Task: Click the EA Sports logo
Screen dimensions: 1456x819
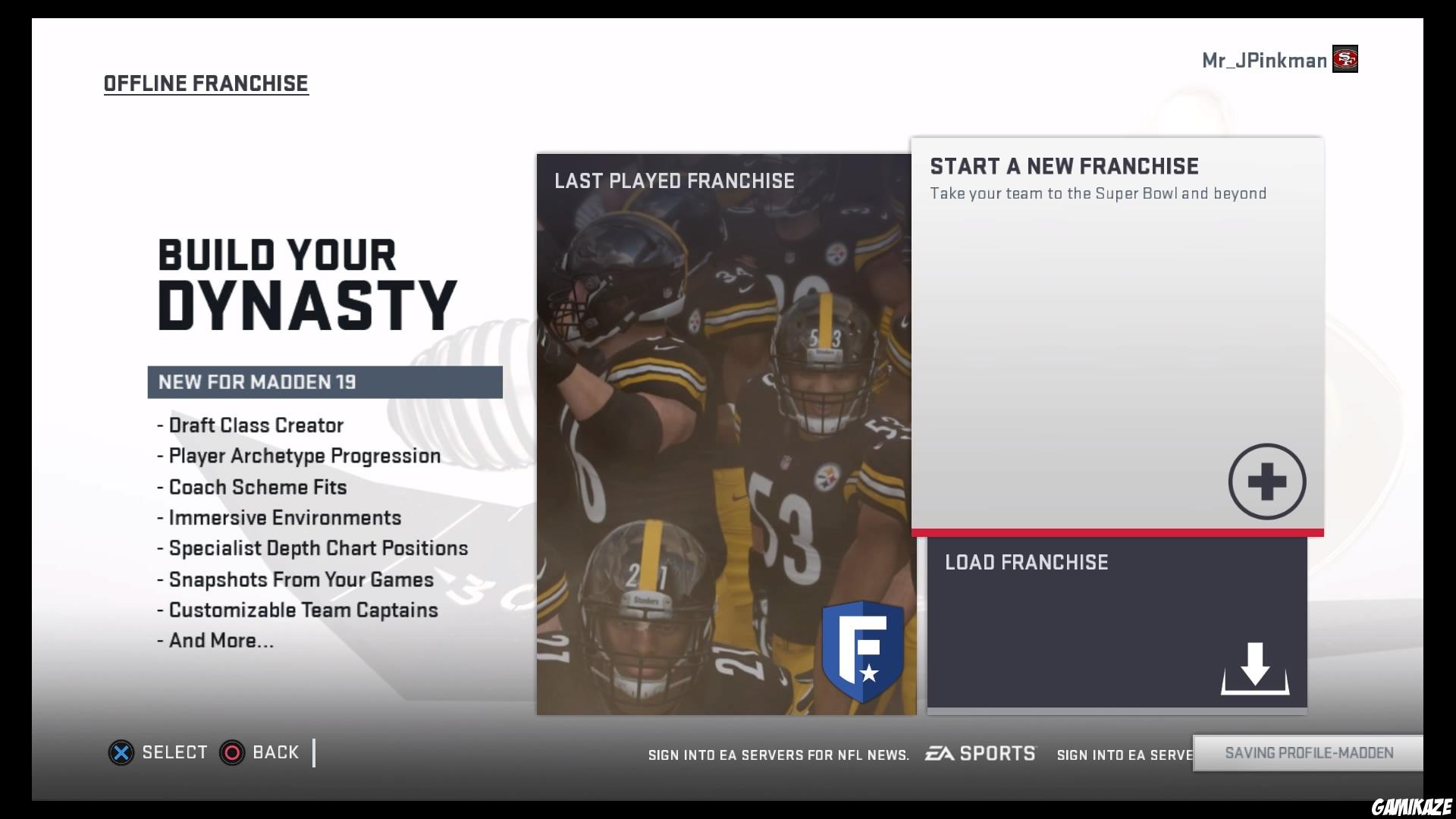Action: click(x=980, y=753)
